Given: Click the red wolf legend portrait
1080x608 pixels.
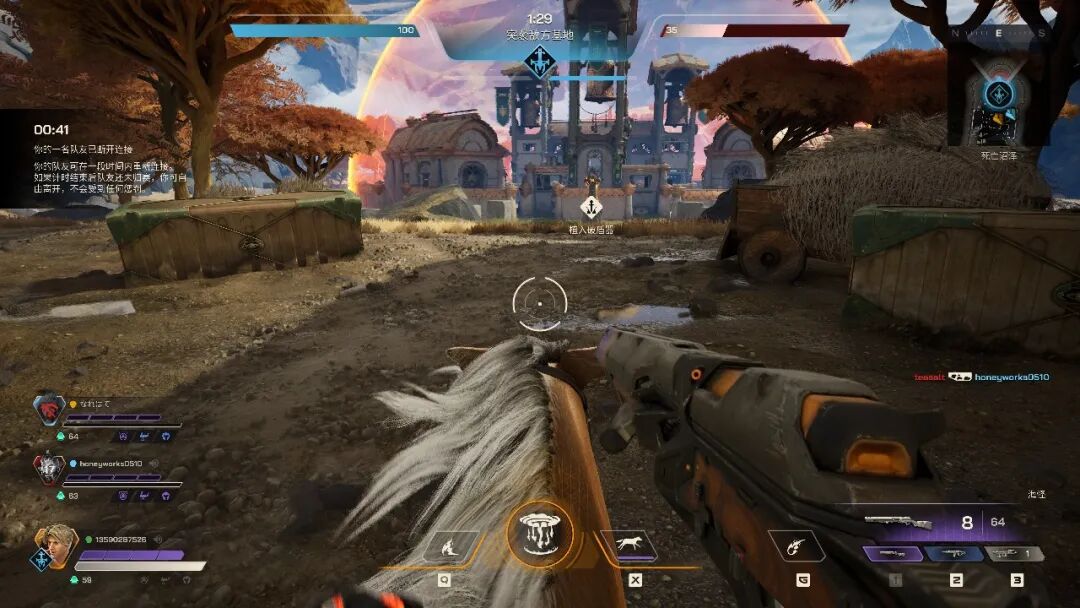Looking at the screenshot, I should click(x=48, y=409).
